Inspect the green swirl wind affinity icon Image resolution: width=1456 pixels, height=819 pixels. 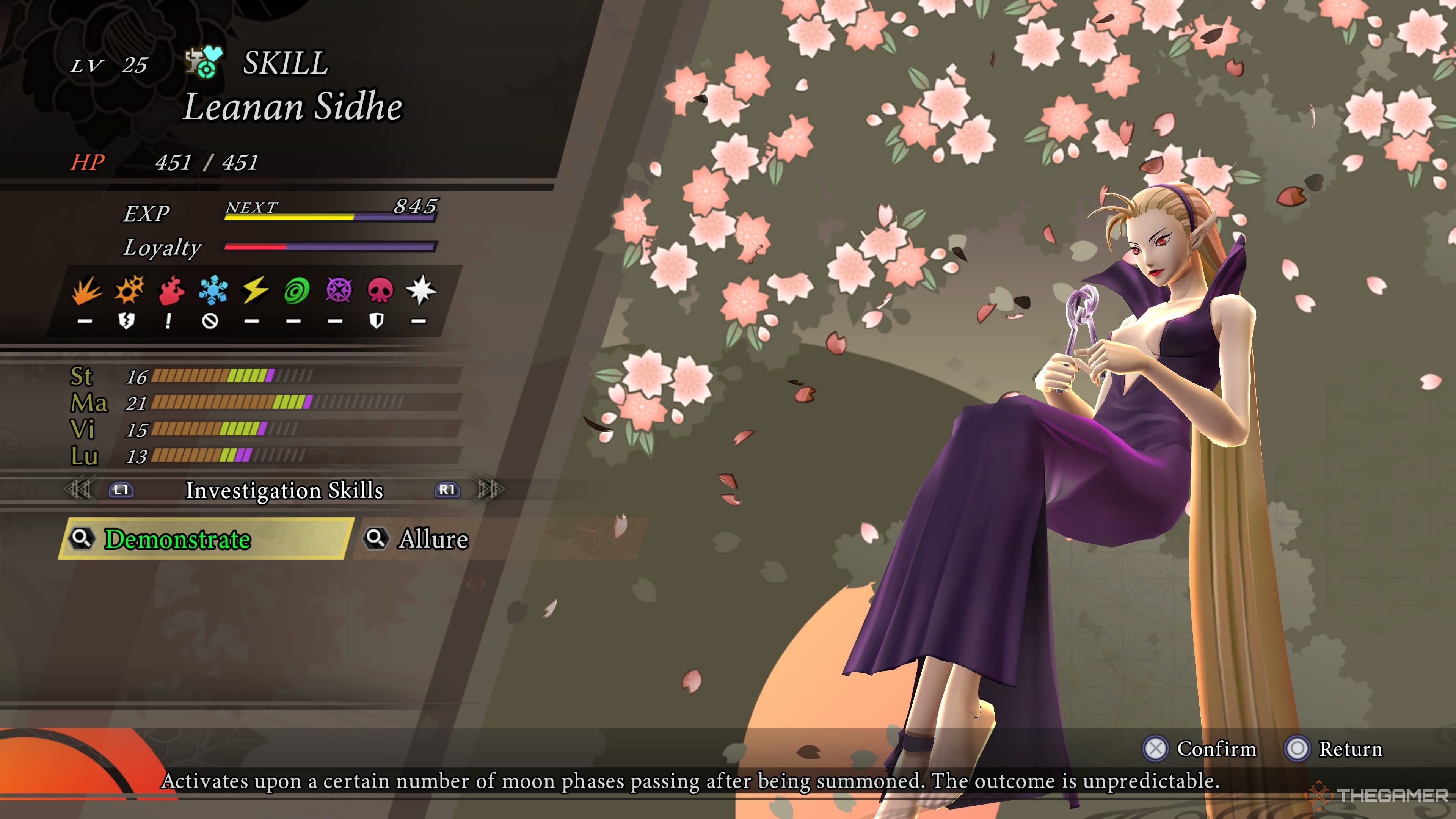tap(296, 290)
